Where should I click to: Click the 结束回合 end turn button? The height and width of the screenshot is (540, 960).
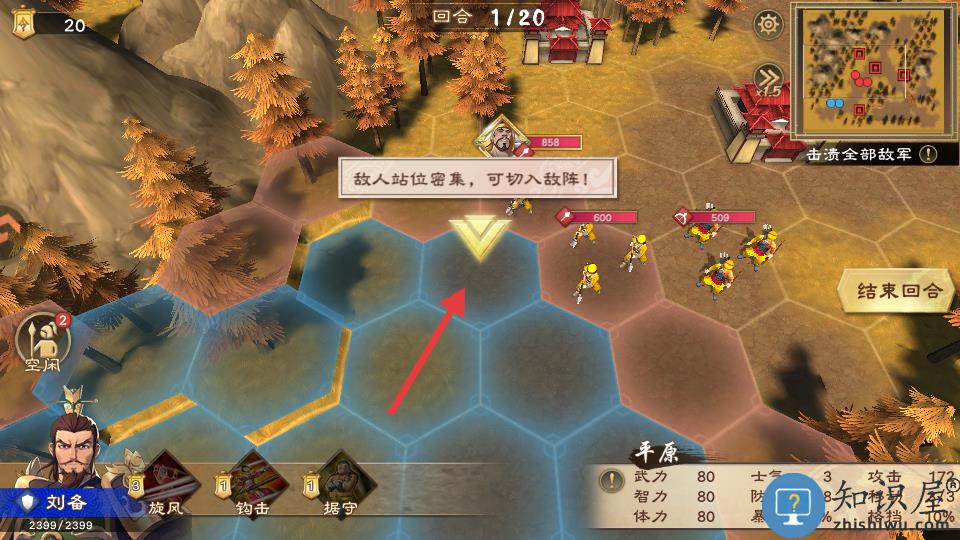click(x=899, y=291)
